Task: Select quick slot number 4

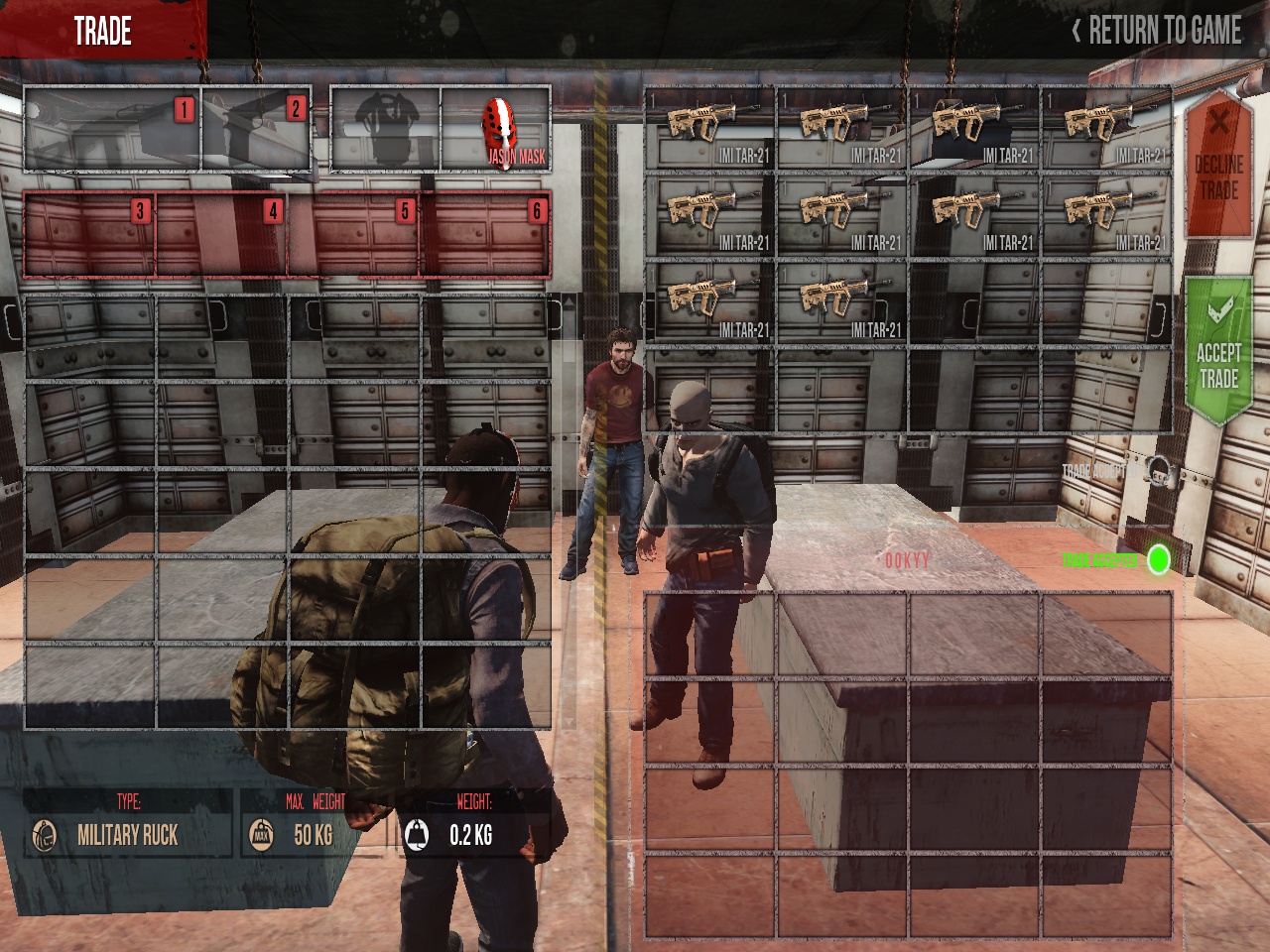Action: coord(222,235)
